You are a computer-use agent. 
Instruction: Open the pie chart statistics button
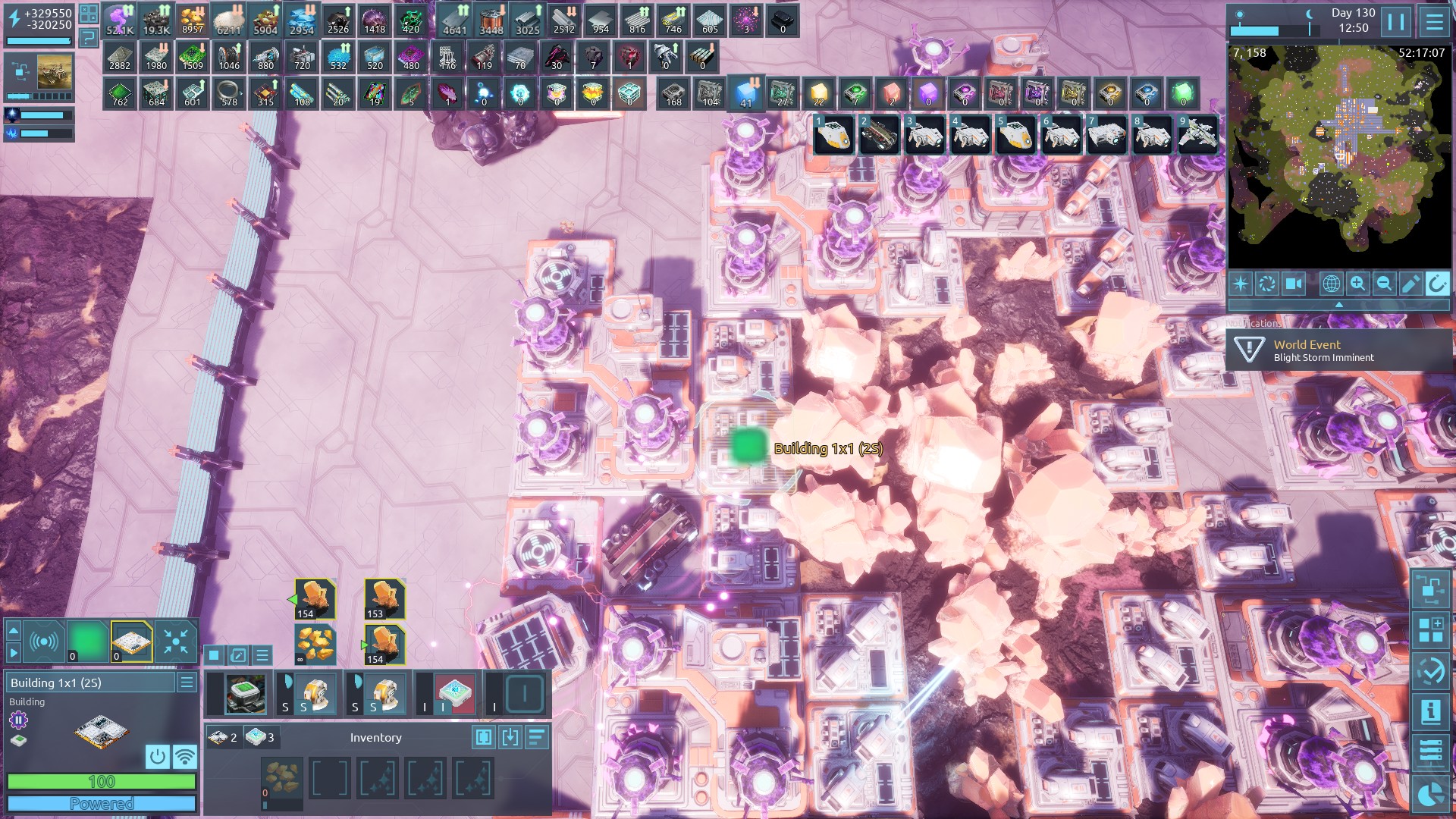(1430, 793)
